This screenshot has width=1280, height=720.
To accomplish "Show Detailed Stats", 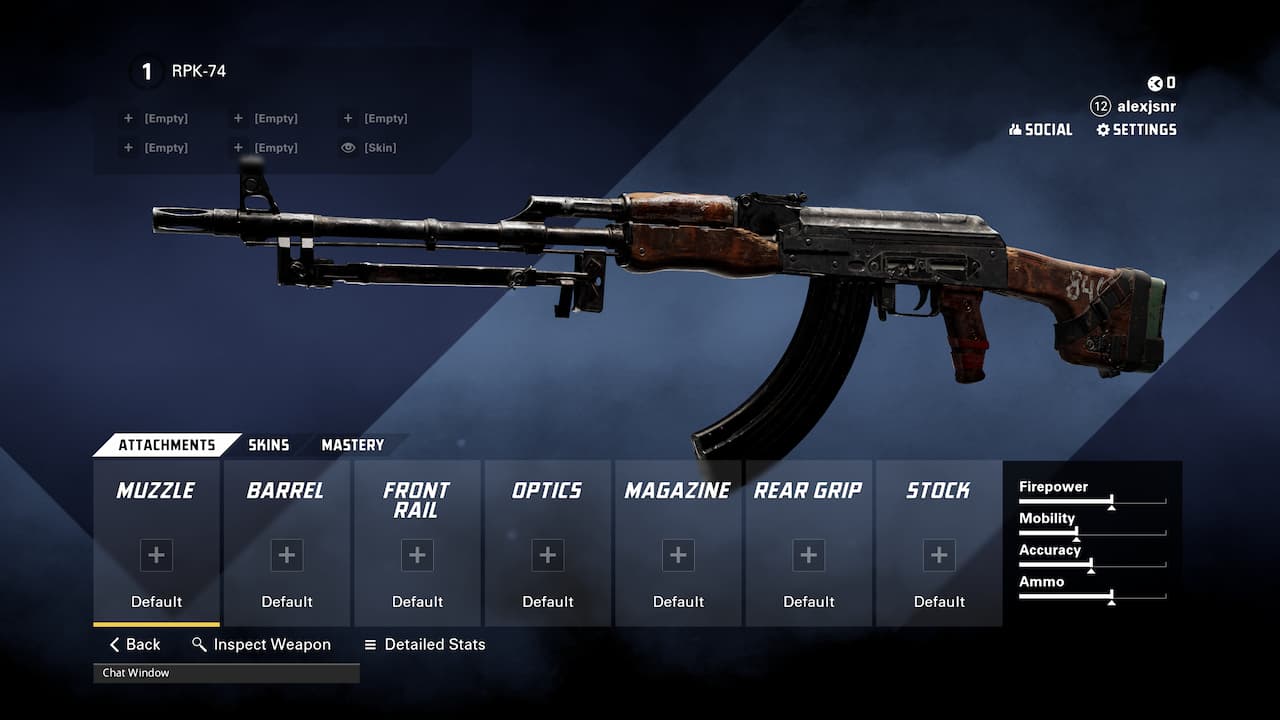I will 424,645.
